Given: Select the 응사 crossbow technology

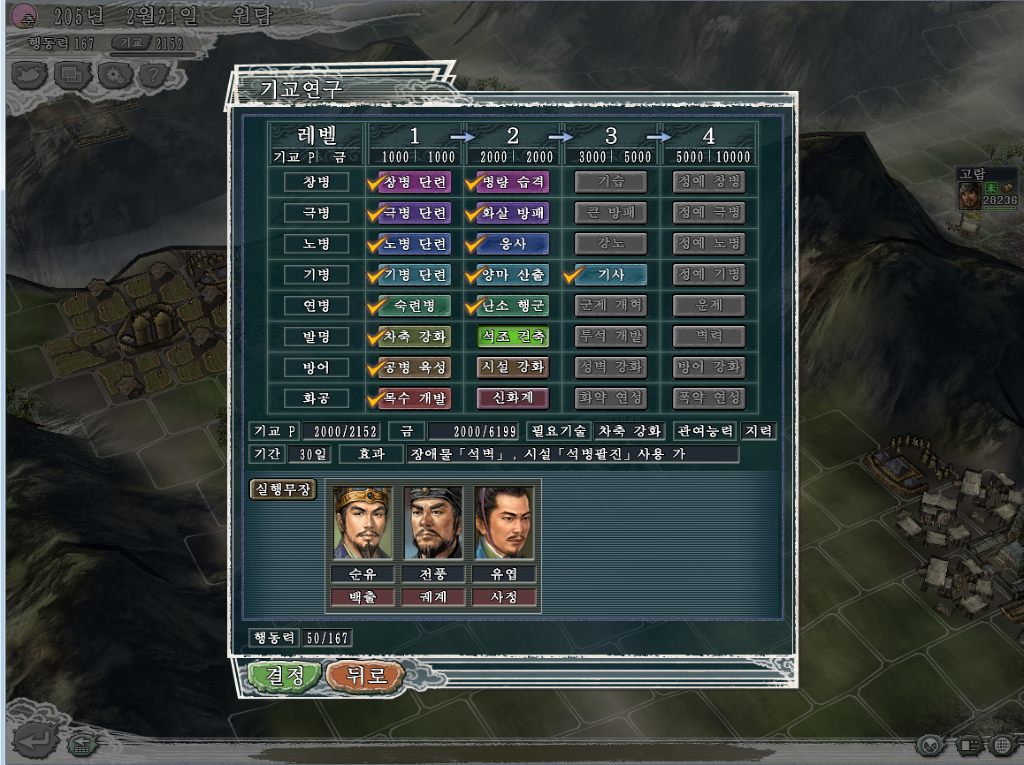Looking at the screenshot, I should click(513, 244).
